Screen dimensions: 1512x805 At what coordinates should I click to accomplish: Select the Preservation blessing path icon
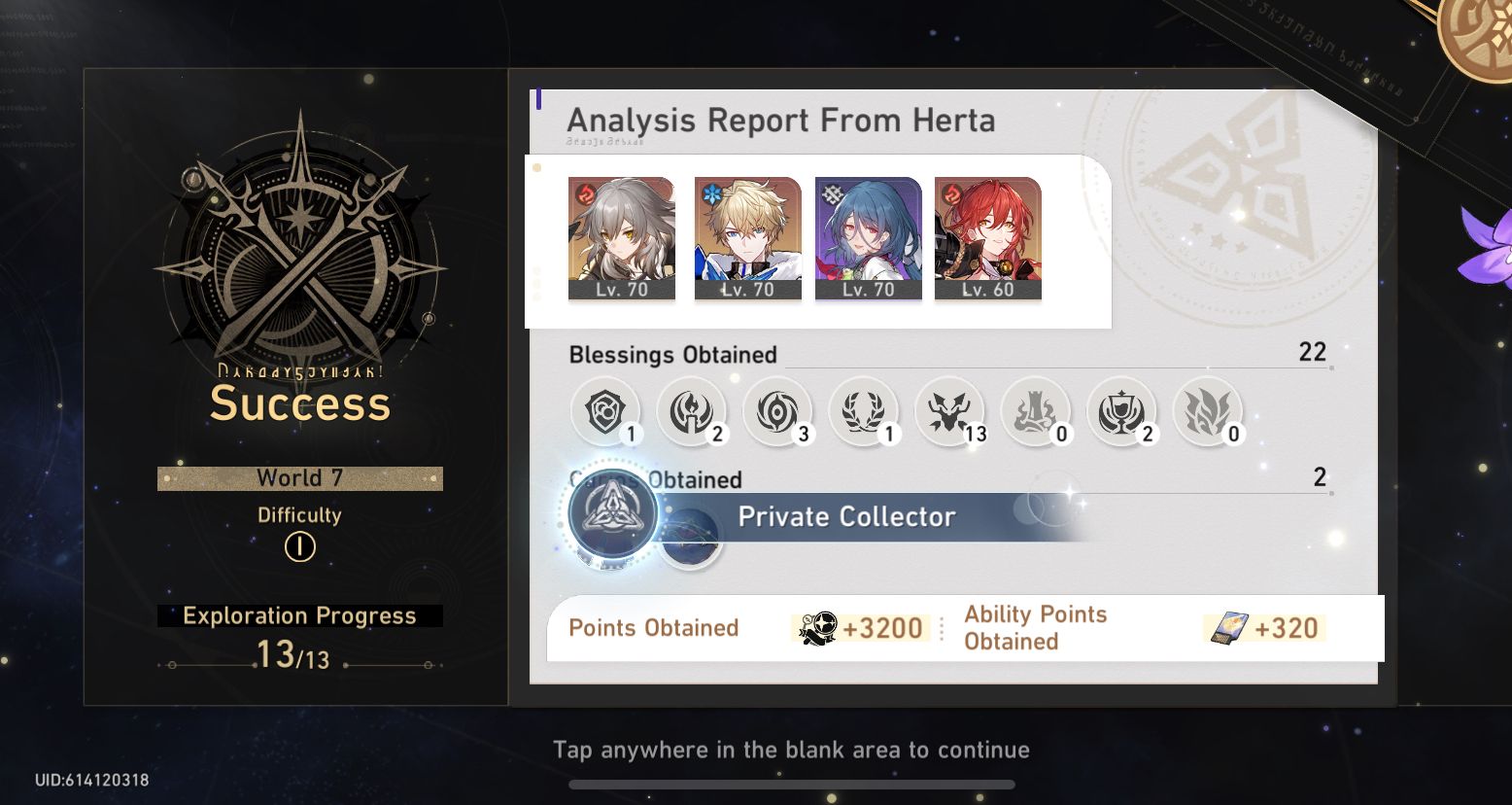click(605, 410)
